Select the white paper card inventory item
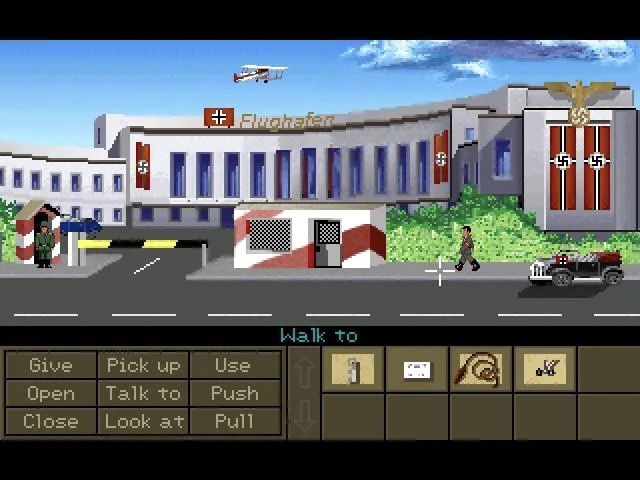 click(417, 370)
